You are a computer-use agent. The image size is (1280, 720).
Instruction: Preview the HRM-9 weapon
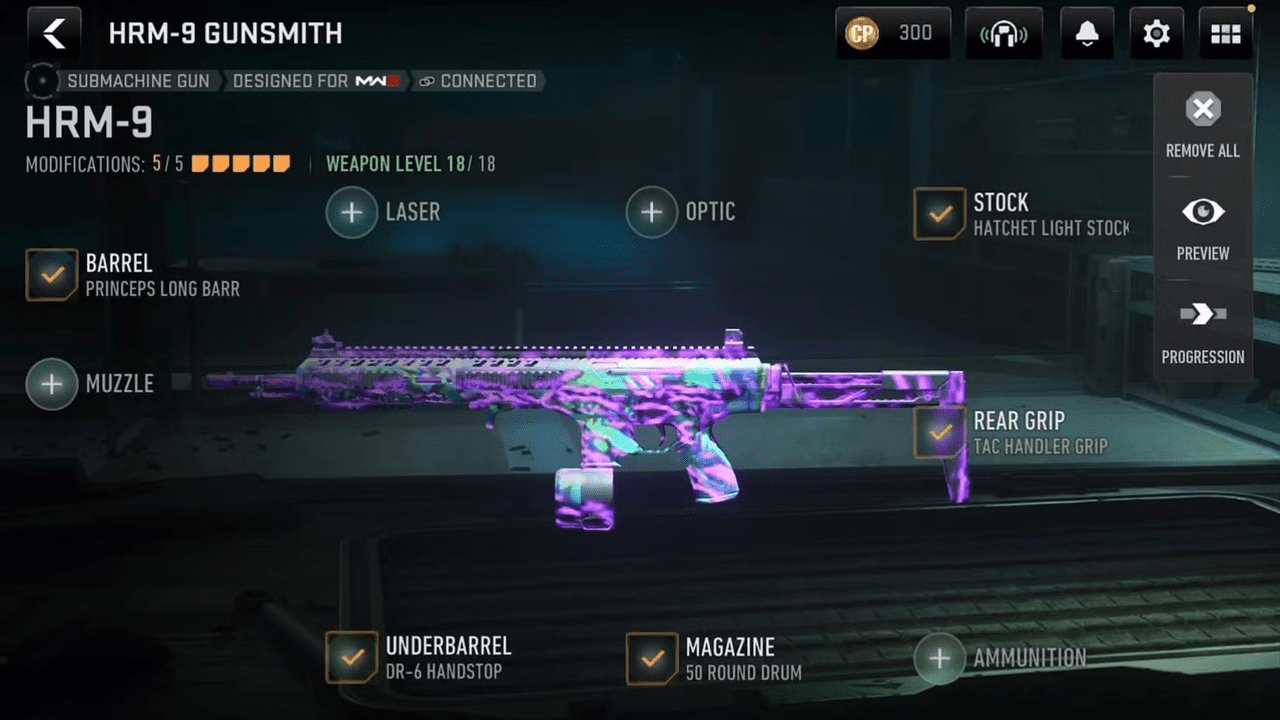(1203, 227)
